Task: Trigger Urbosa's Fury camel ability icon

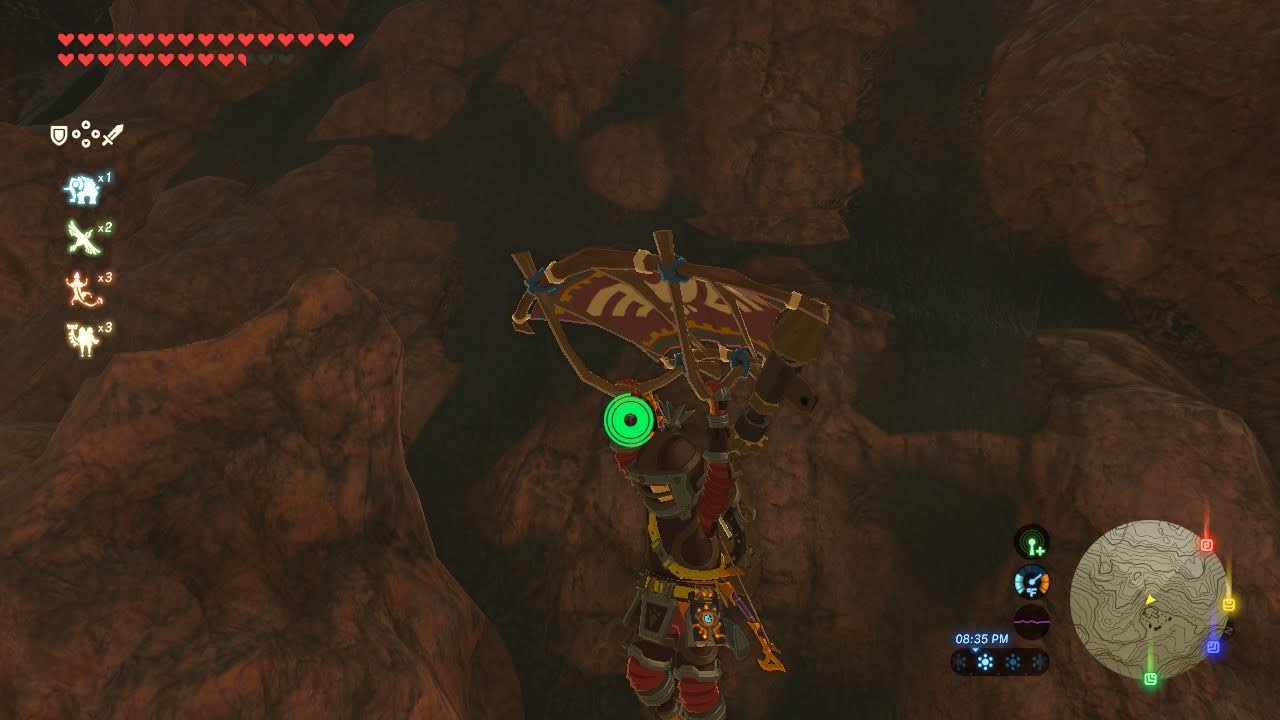Action: [x=80, y=340]
